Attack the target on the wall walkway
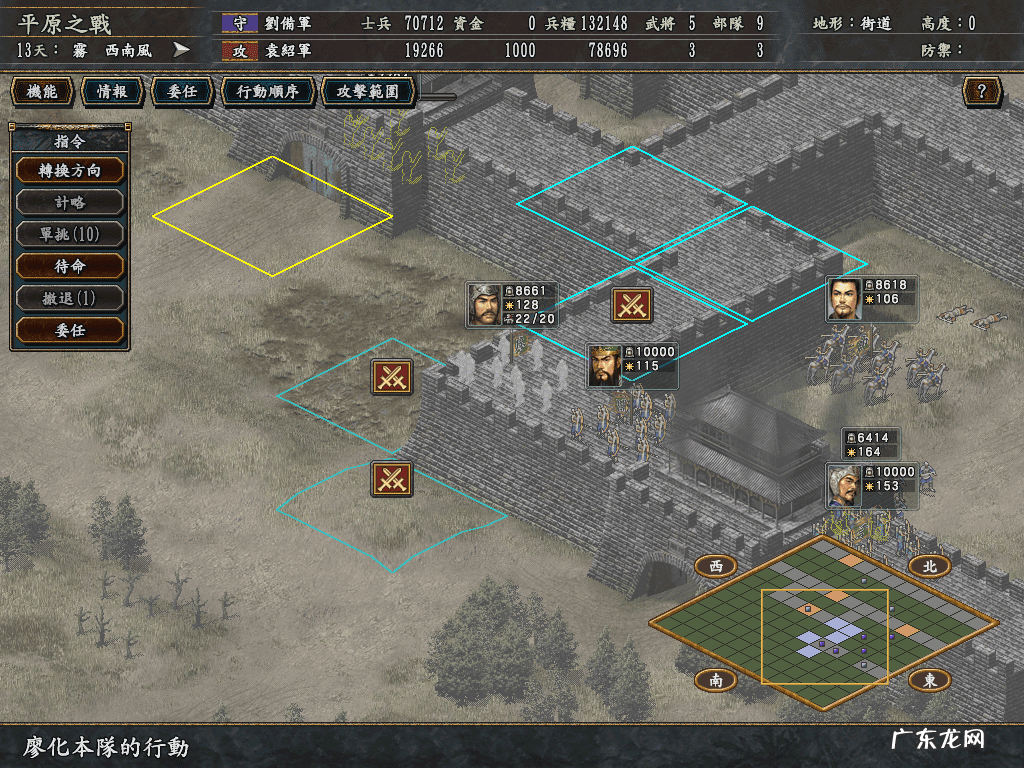The height and width of the screenshot is (768, 1024). (632, 305)
